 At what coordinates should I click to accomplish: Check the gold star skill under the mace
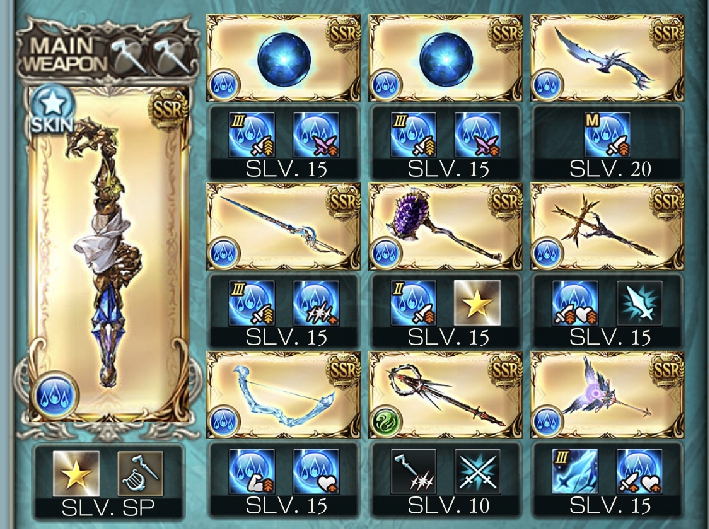476,302
